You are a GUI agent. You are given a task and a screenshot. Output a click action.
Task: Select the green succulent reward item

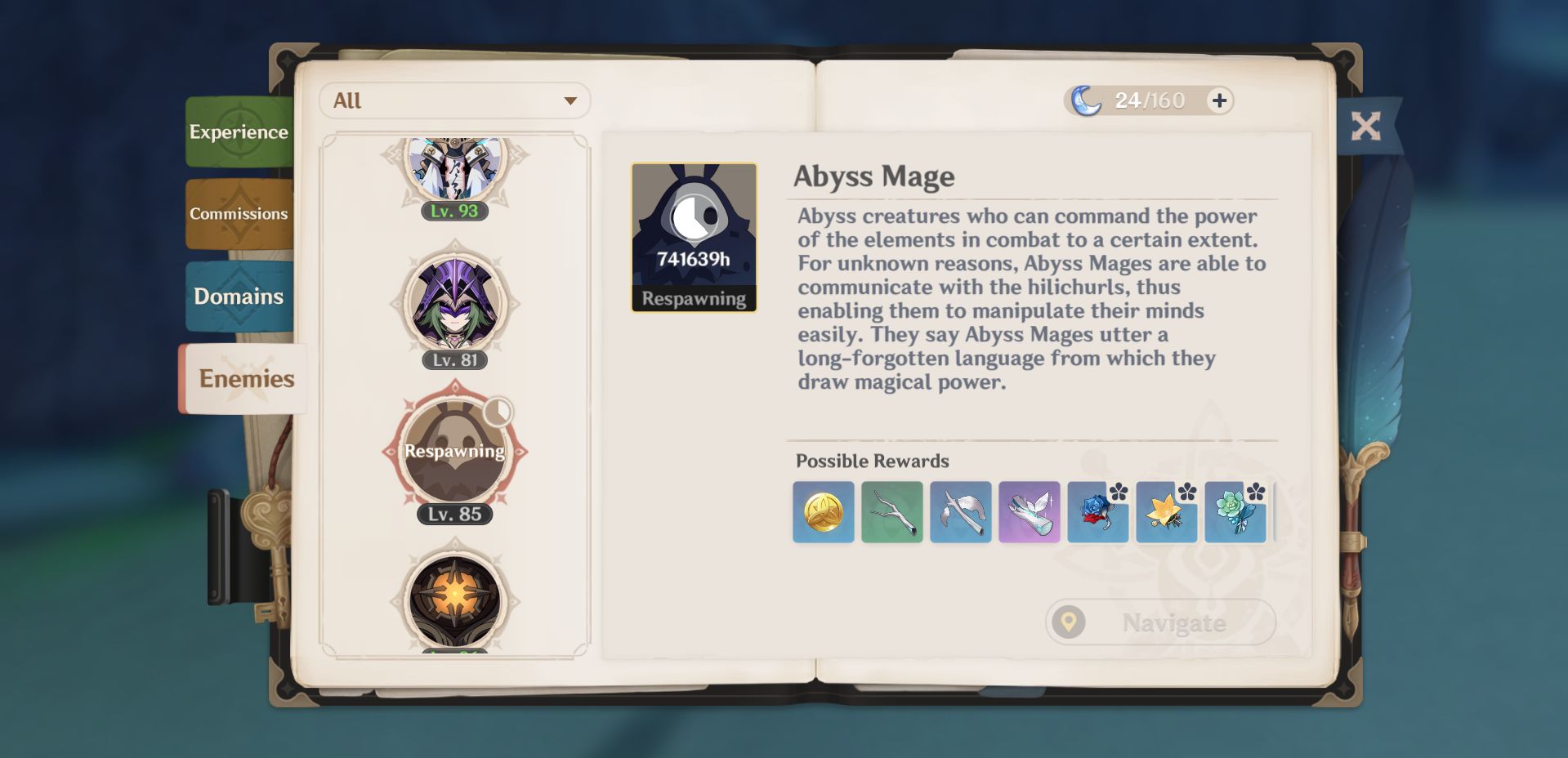point(1235,513)
